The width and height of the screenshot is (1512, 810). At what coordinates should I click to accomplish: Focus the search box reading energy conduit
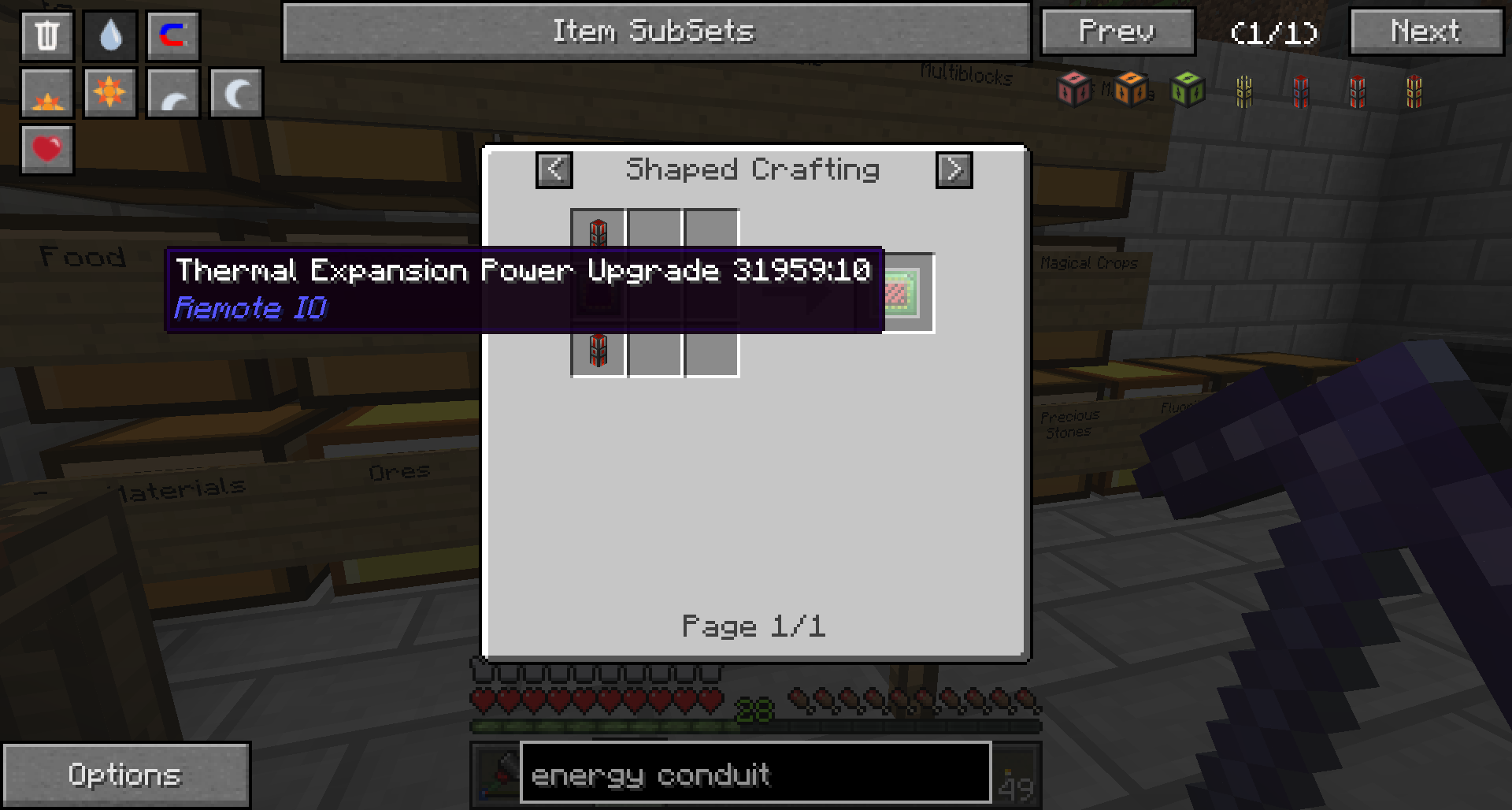coord(754,775)
